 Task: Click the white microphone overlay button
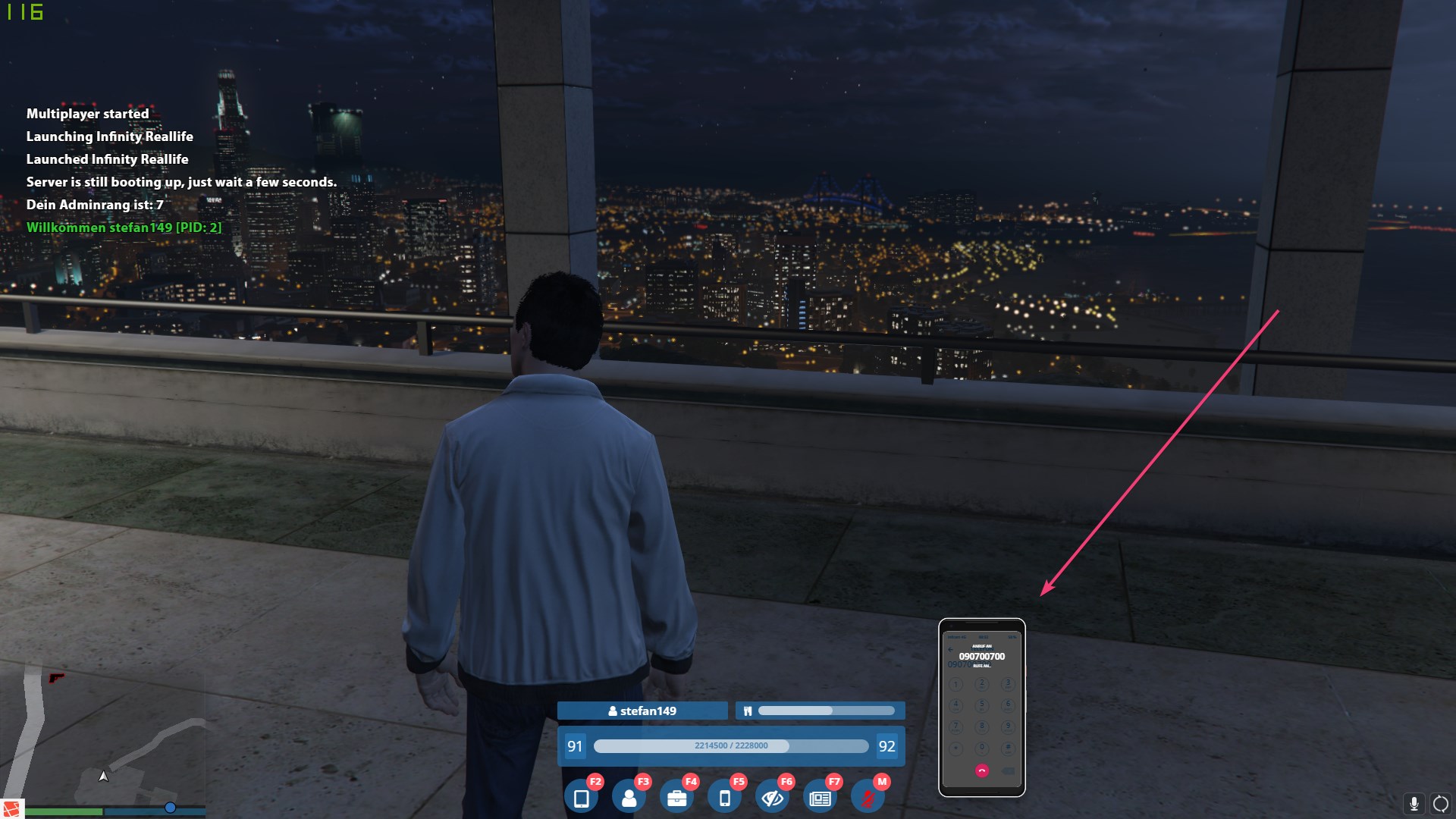pos(1414,804)
